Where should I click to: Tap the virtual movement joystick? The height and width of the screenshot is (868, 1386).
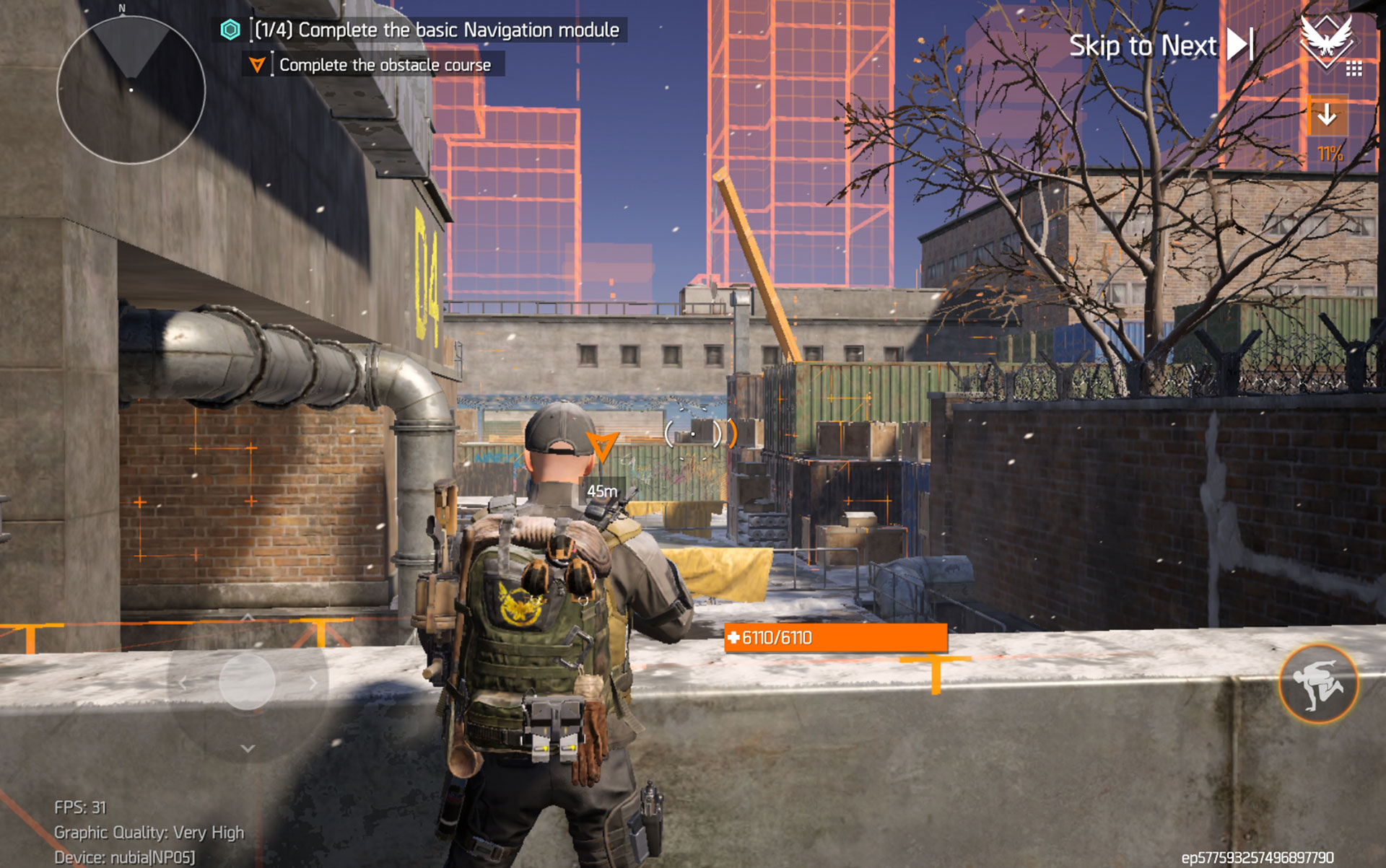coord(247,682)
